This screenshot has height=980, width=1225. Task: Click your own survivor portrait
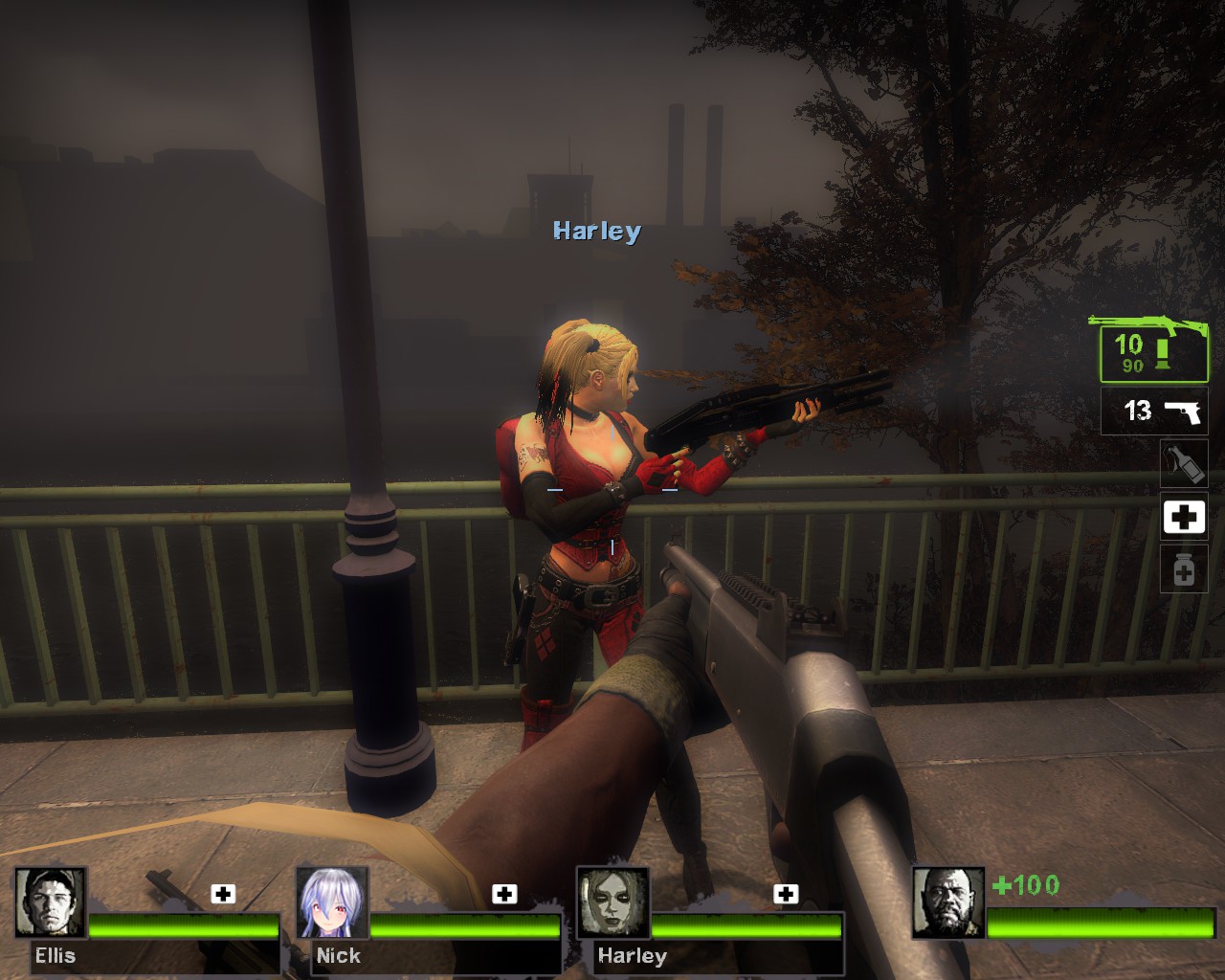[948, 902]
